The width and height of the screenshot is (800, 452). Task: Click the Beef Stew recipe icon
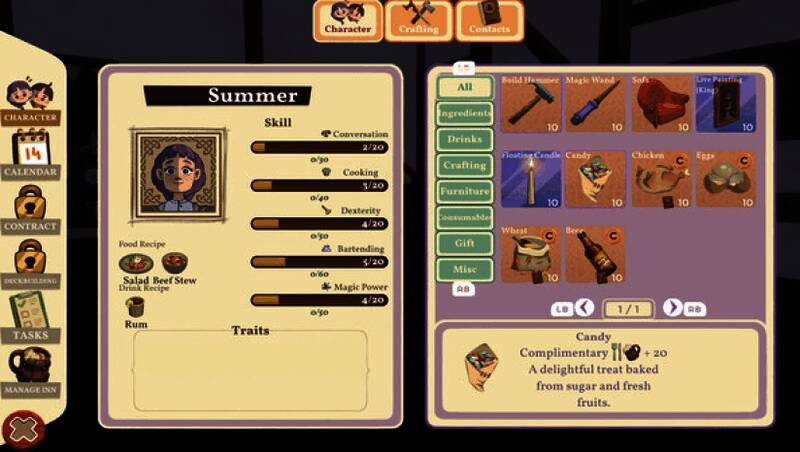click(x=175, y=264)
